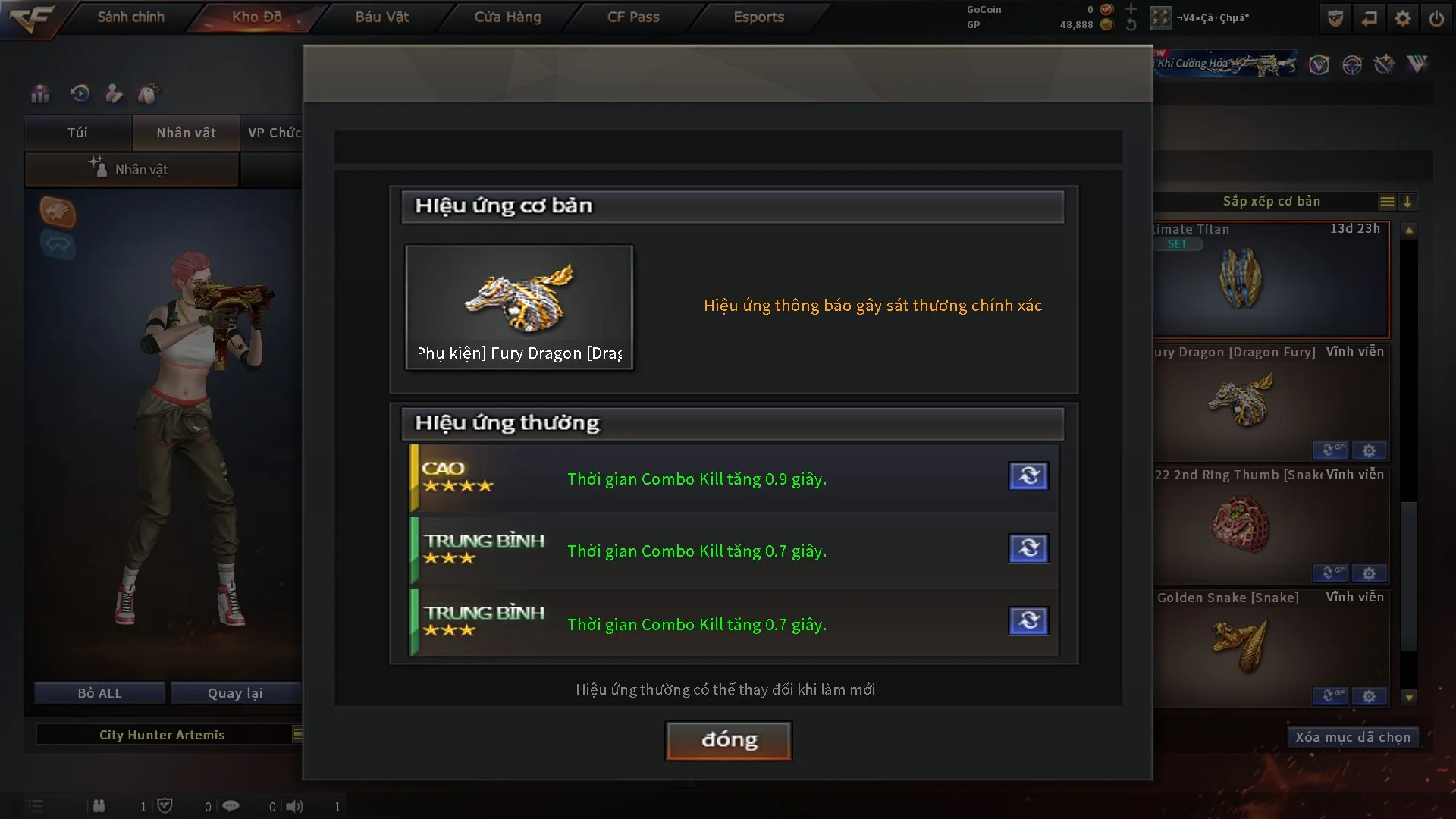Select the Nhân vật tab
1456x819 pixels.
pyautogui.click(x=186, y=133)
